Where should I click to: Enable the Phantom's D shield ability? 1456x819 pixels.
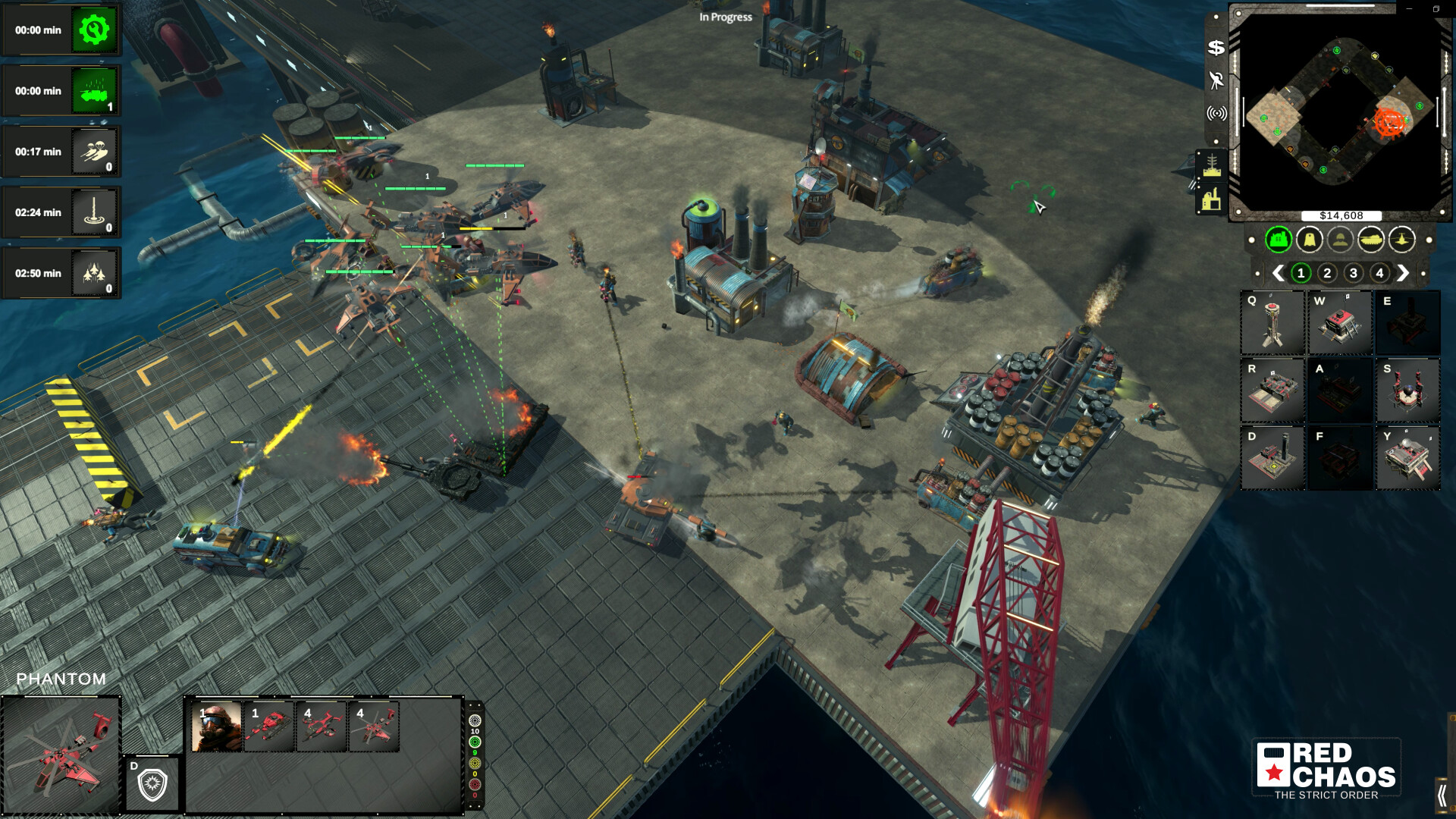[151, 783]
